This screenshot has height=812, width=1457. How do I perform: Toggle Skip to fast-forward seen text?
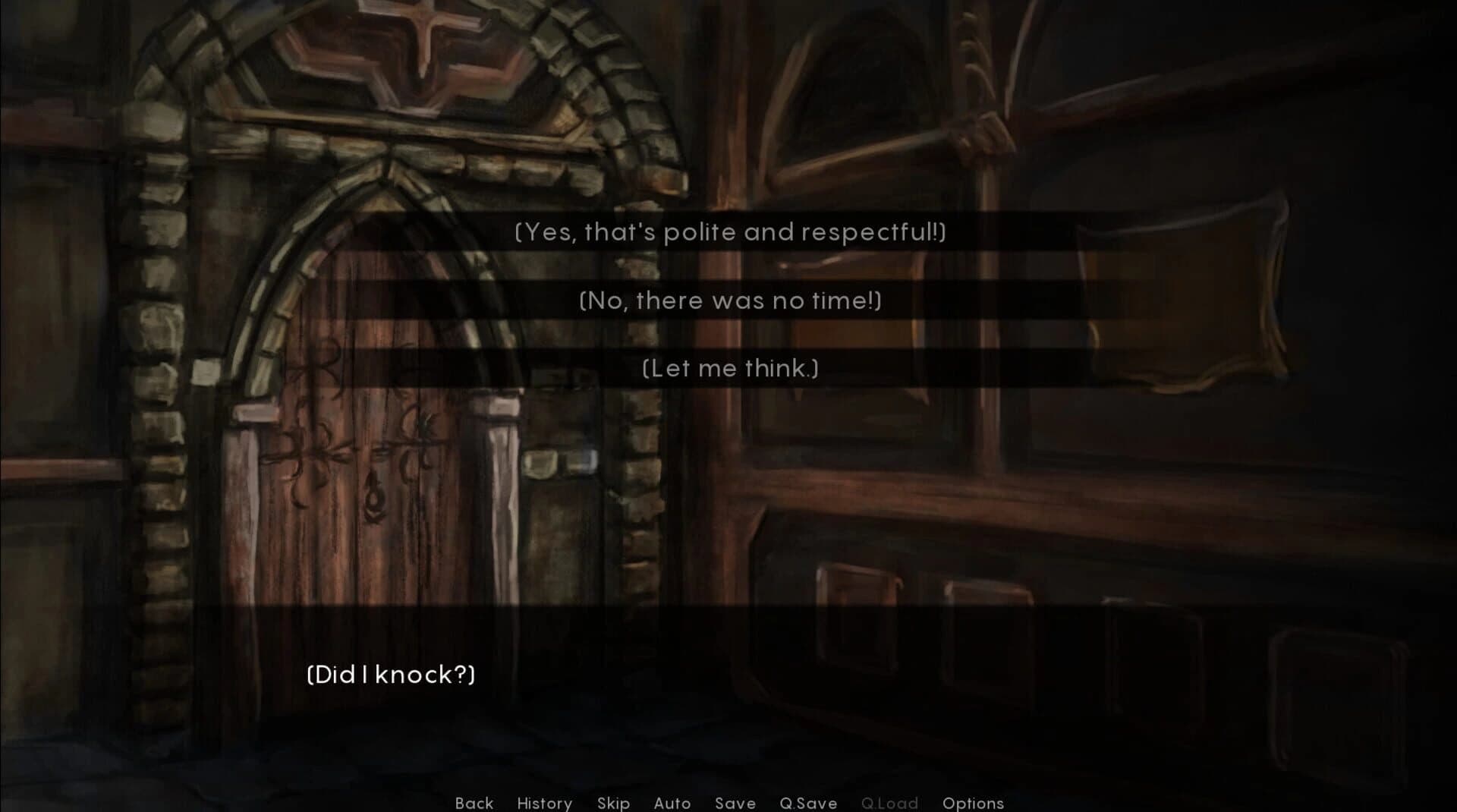[x=613, y=803]
